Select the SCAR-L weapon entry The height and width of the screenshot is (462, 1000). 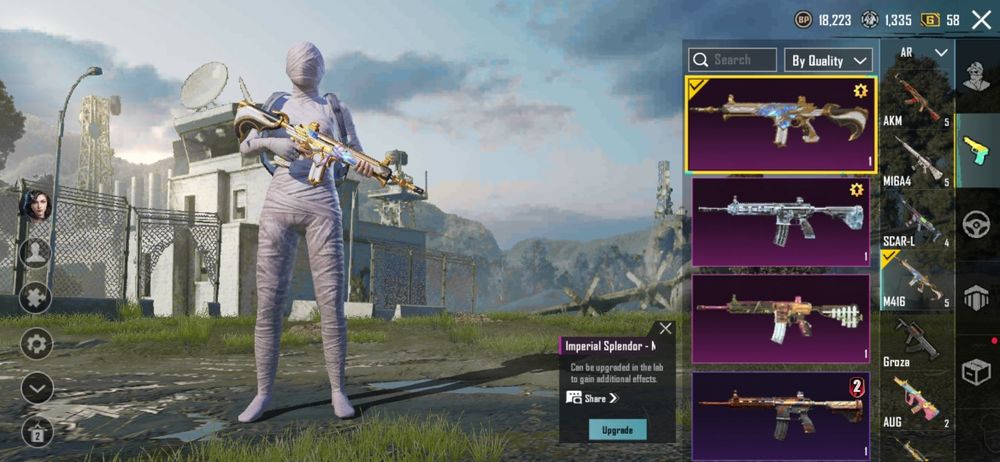(x=915, y=221)
